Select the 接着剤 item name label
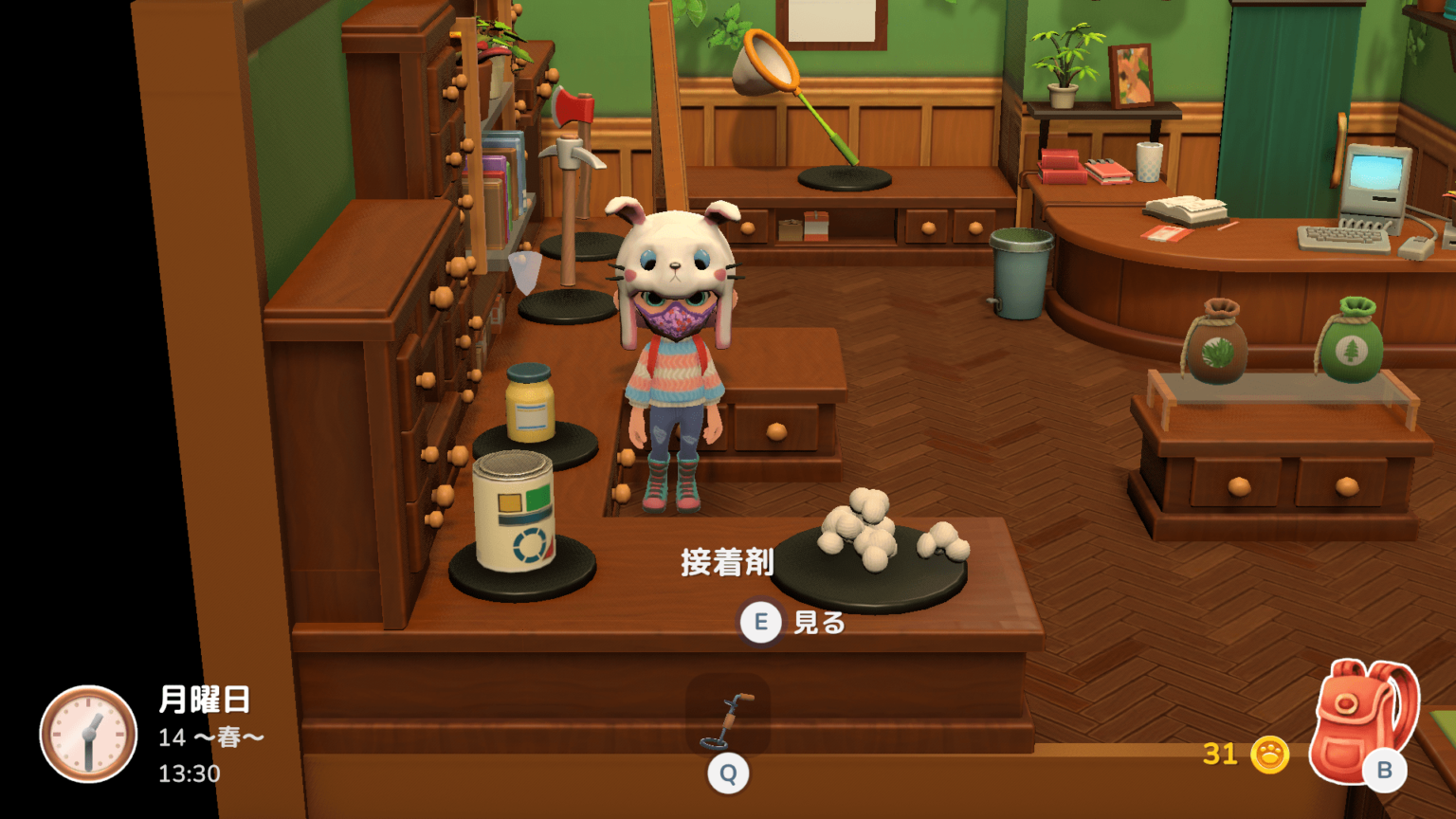Viewport: 1456px width, 819px height. click(729, 560)
